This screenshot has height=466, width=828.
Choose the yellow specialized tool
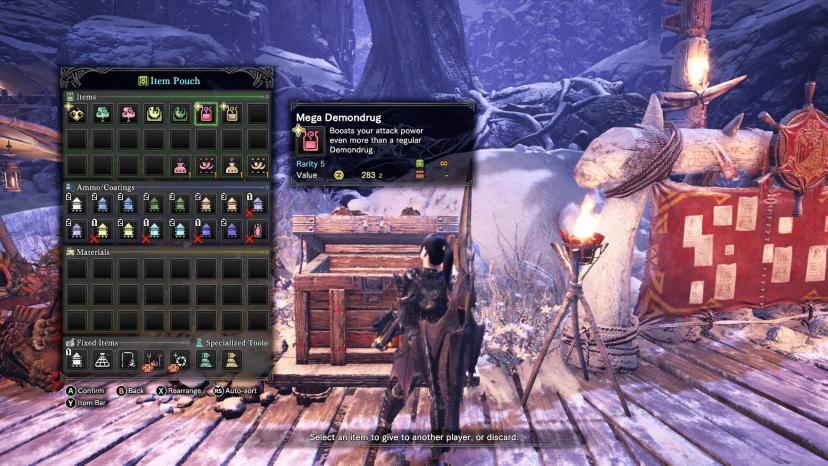(232, 360)
